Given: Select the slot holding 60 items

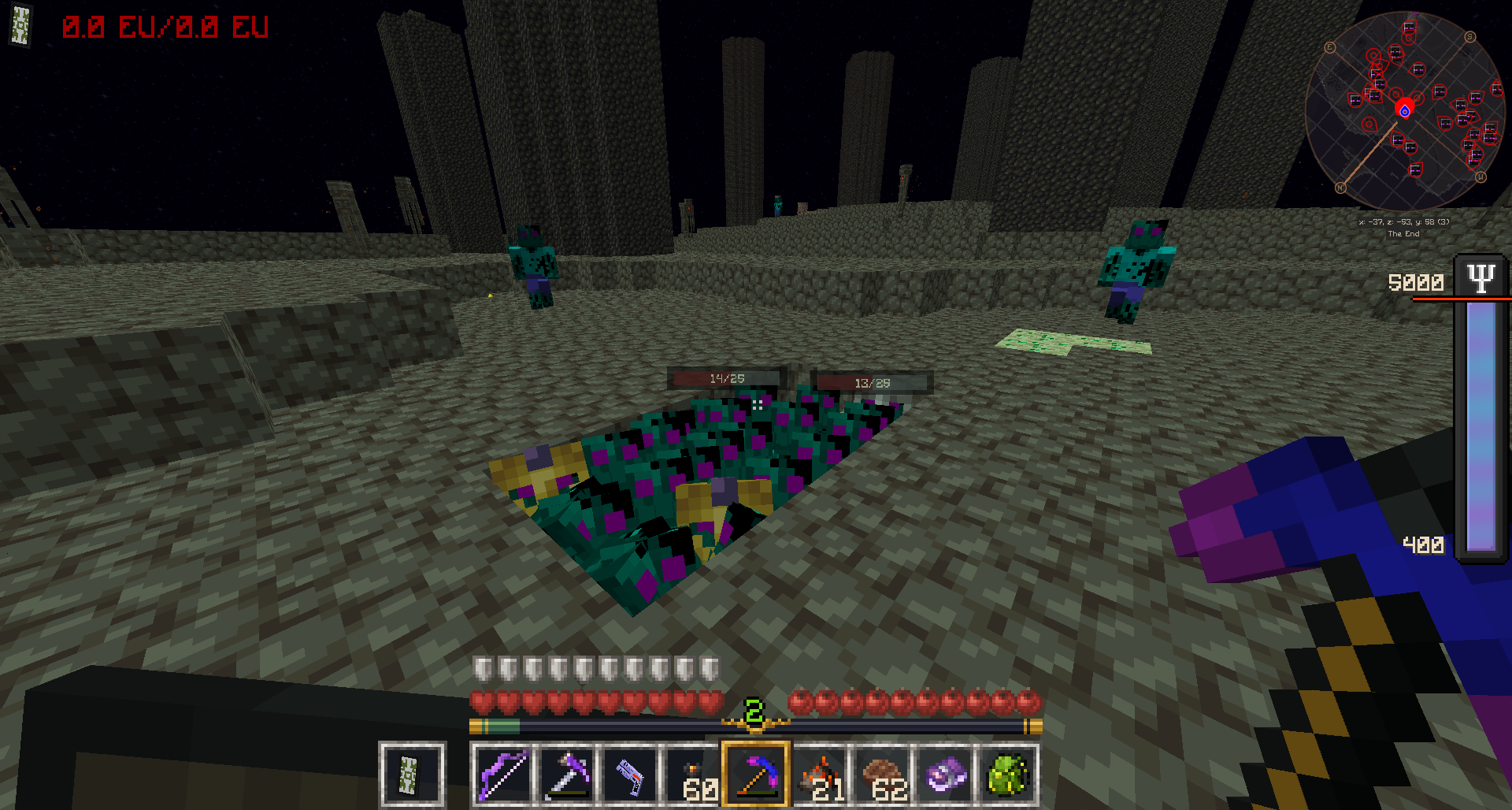Looking at the screenshot, I should click(x=691, y=775).
